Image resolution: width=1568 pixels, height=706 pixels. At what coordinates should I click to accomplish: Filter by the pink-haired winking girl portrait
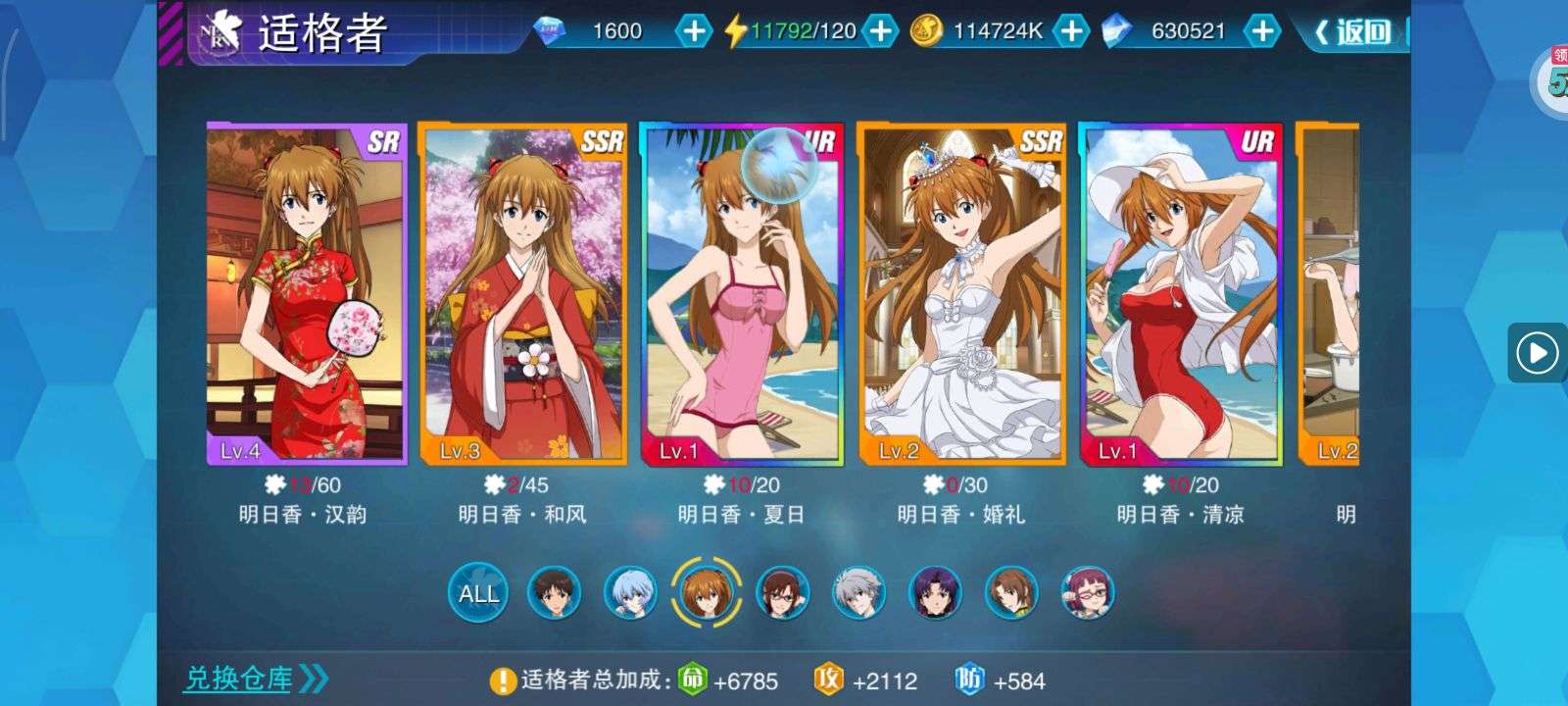pos(1088,592)
